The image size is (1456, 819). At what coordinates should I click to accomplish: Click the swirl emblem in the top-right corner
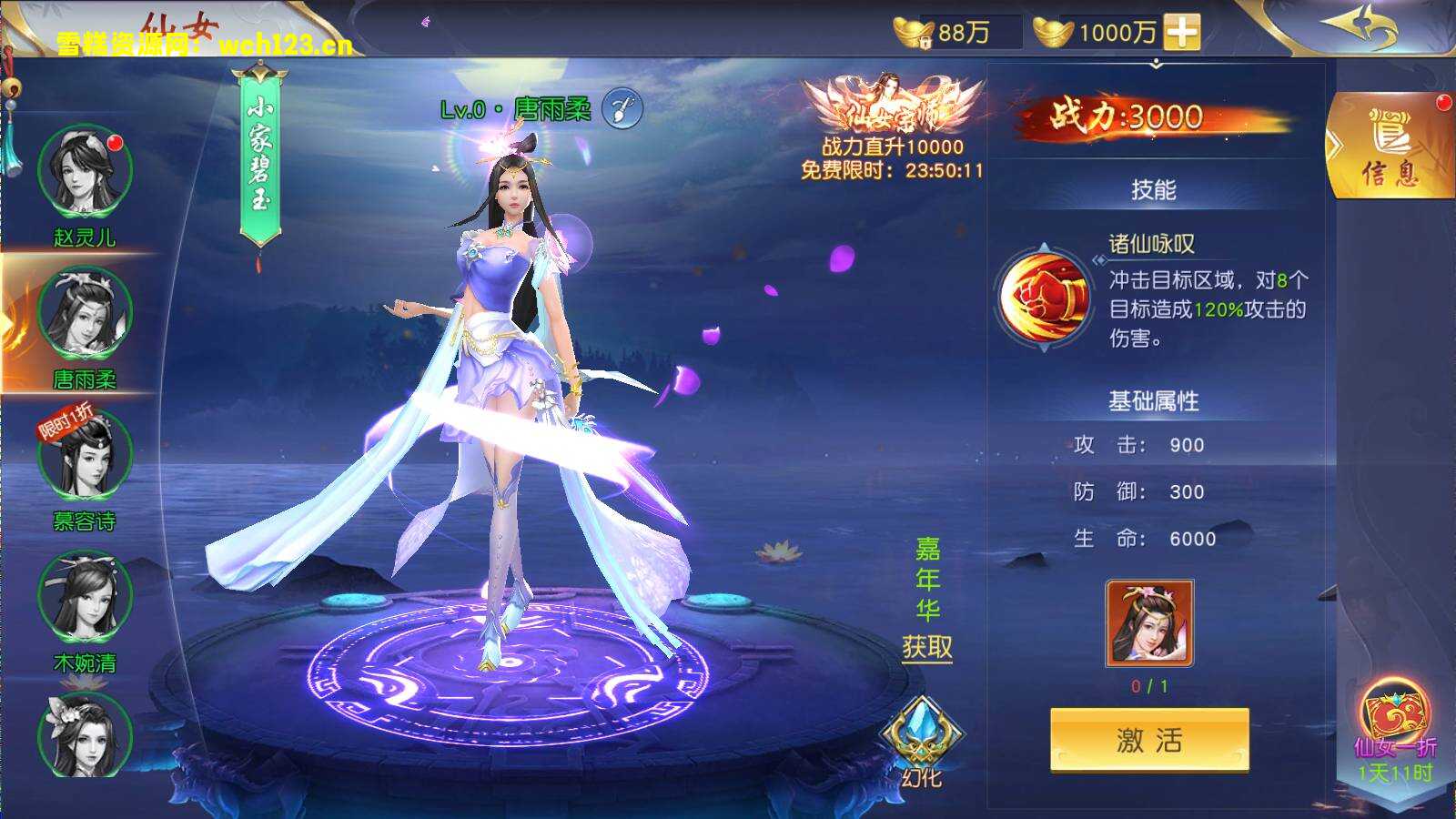click(1358, 25)
